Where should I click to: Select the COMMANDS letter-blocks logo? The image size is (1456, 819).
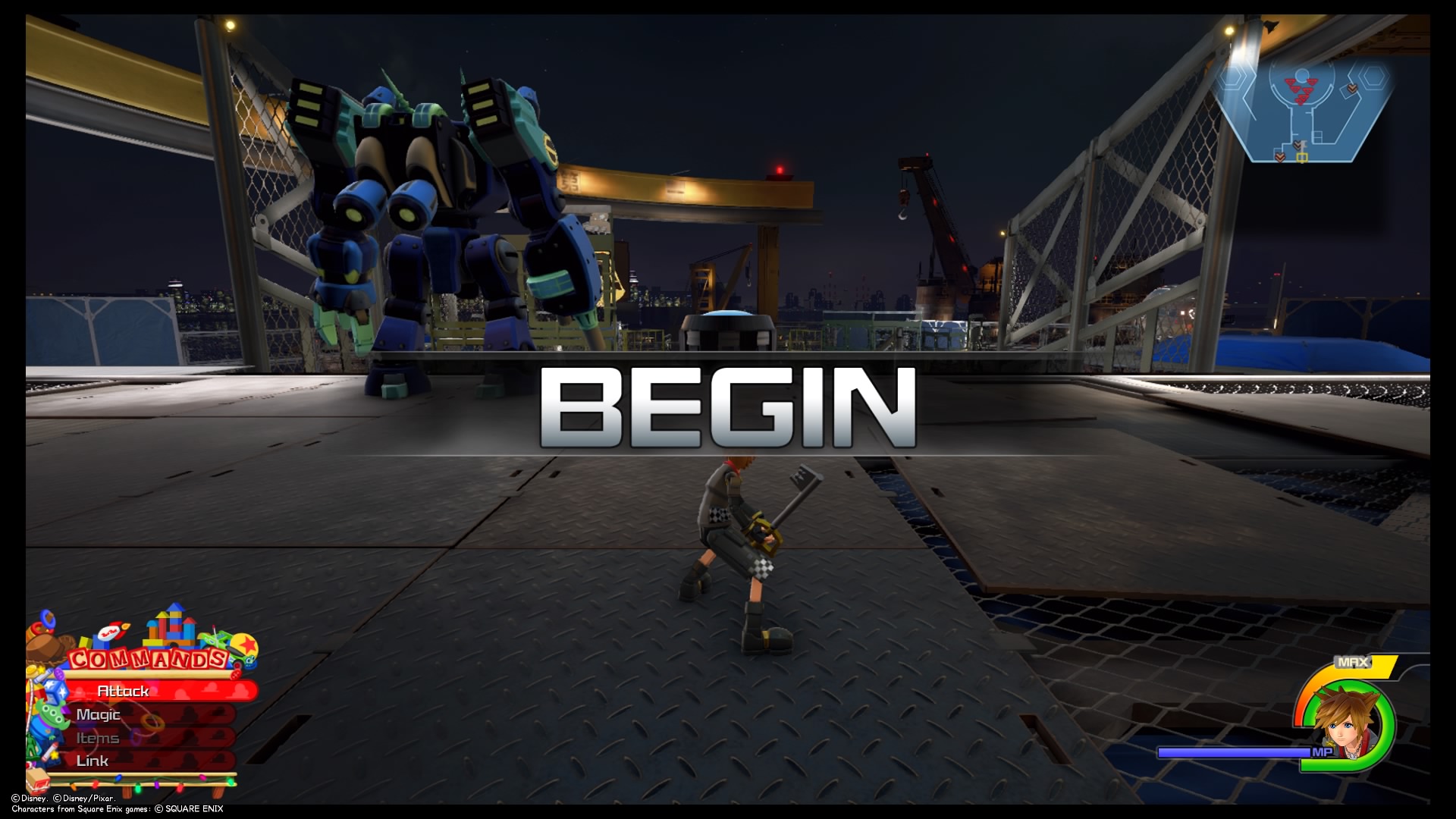(x=149, y=659)
